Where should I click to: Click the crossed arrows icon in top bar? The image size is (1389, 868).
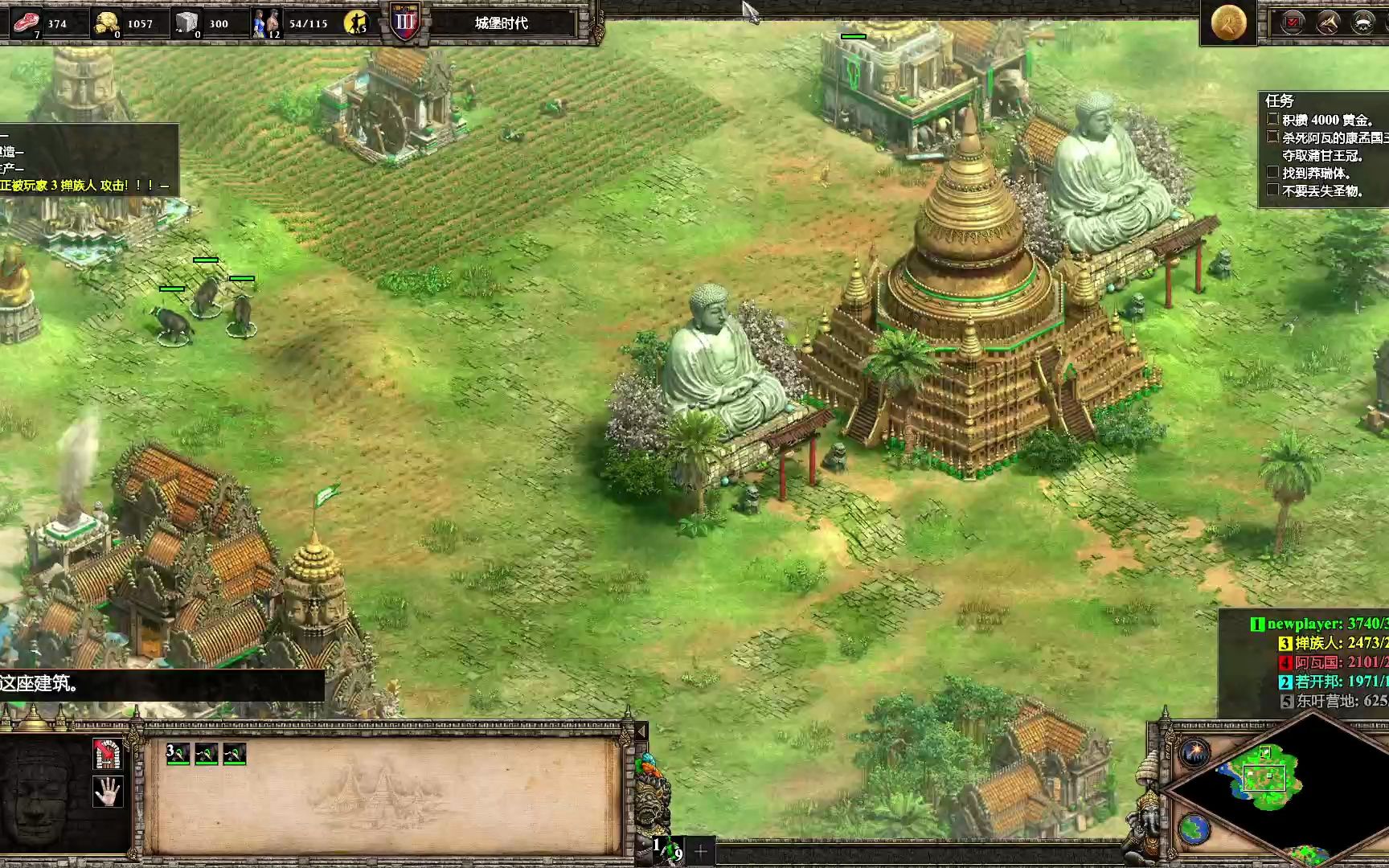1327,23
